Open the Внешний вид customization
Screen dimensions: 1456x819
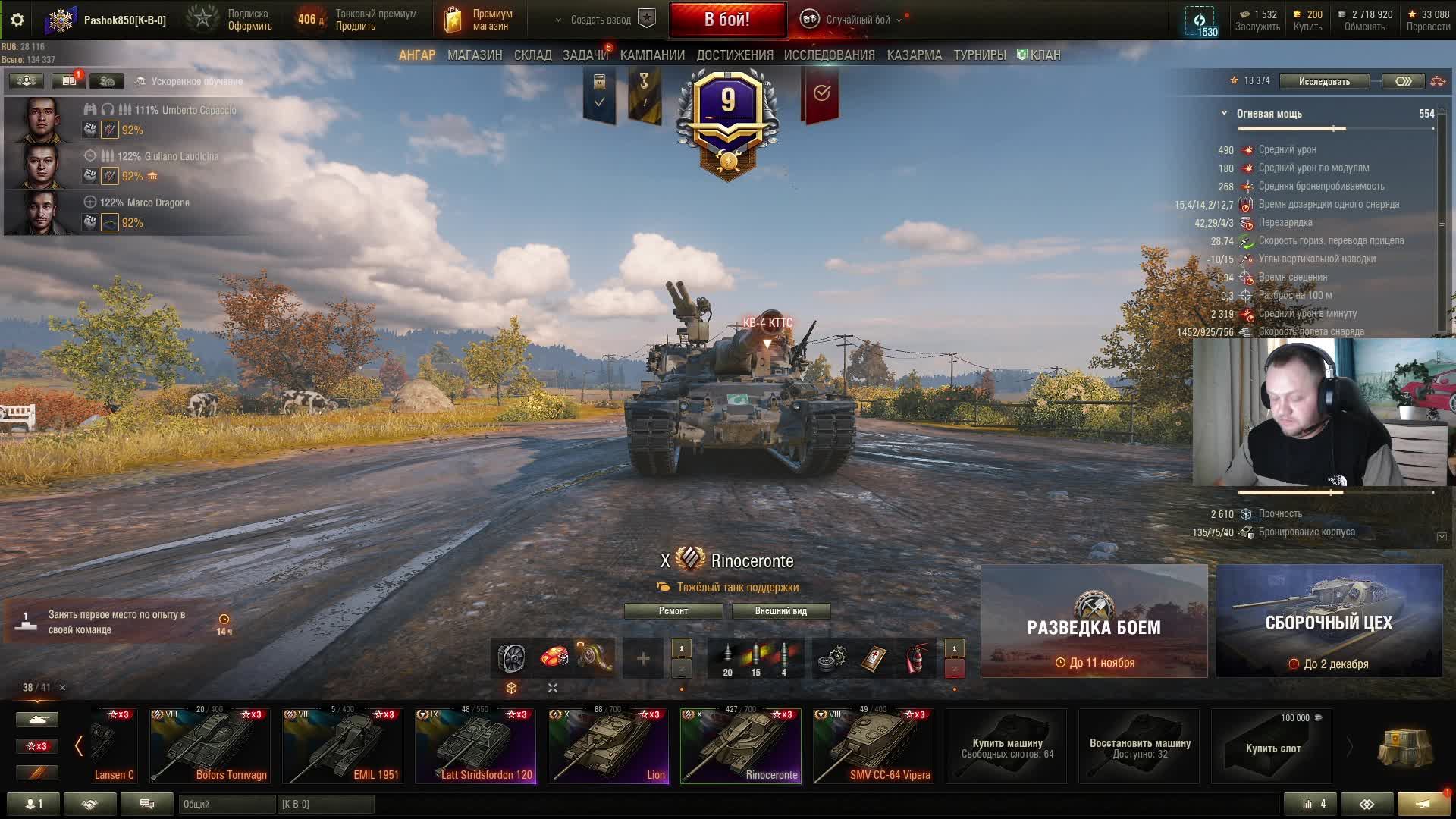tap(780, 611)
